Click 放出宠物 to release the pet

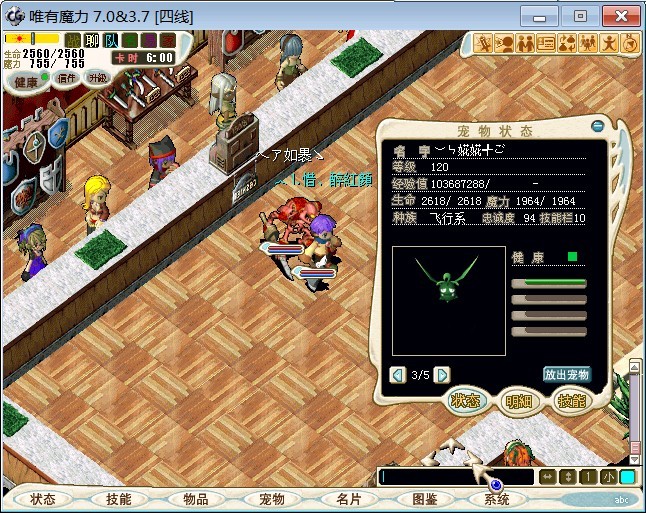[567, 374]
